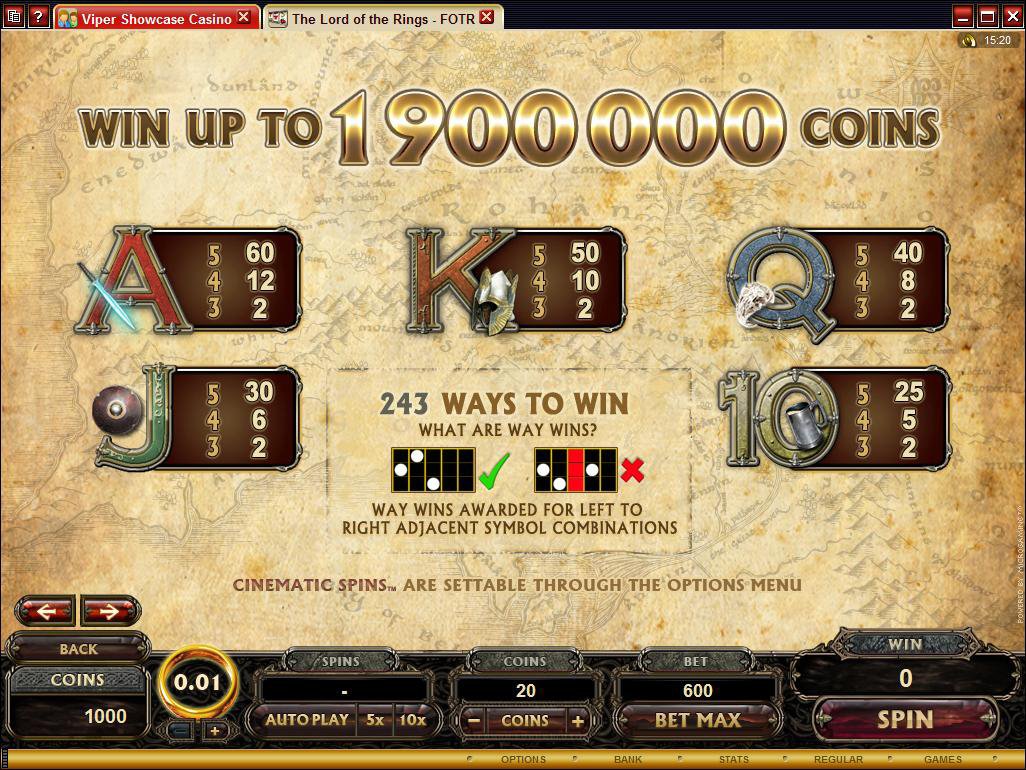Click the BET MAX button
Screen dimensions: 1026x770
point(697,720)
